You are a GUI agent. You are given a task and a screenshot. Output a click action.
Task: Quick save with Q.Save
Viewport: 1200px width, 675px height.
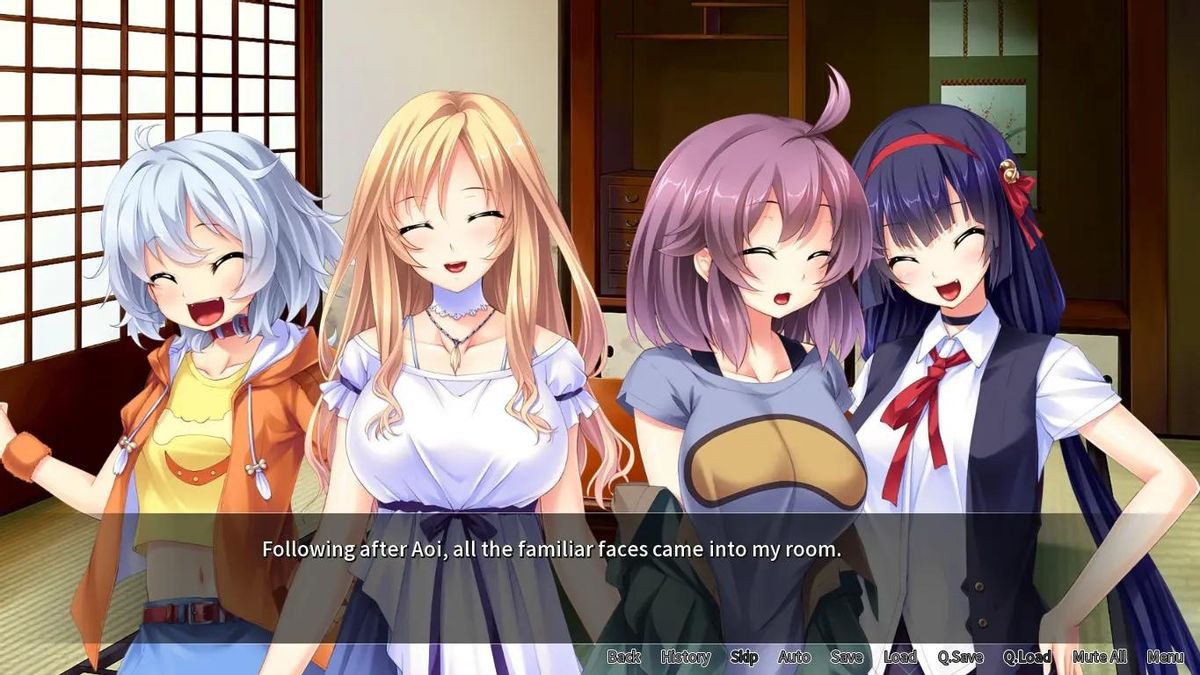pos(960,657)
